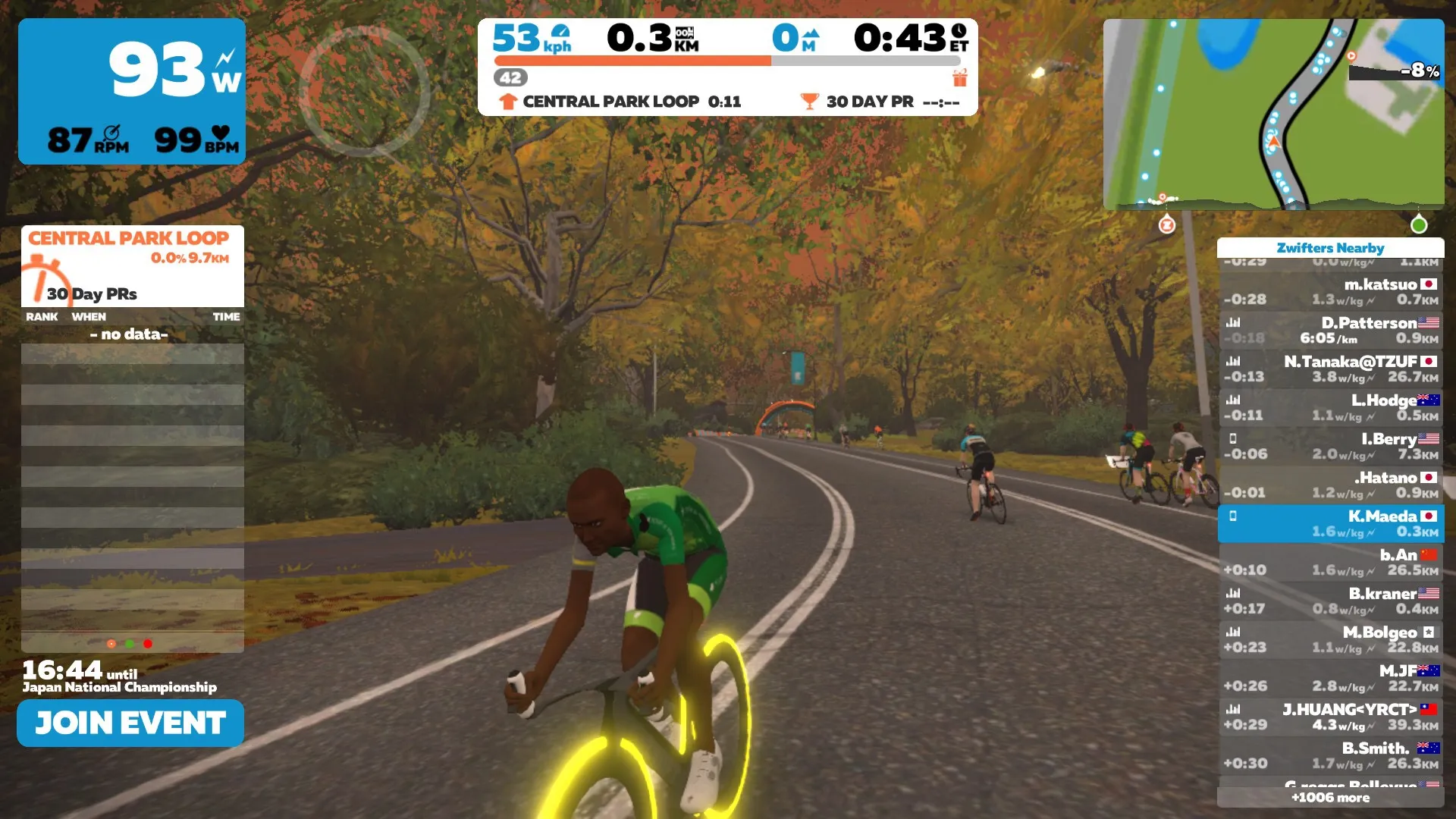The width and height of the screenshot is (1456, 819).
Task: Open the orange gift box icon
Action: tap(960, 77)
